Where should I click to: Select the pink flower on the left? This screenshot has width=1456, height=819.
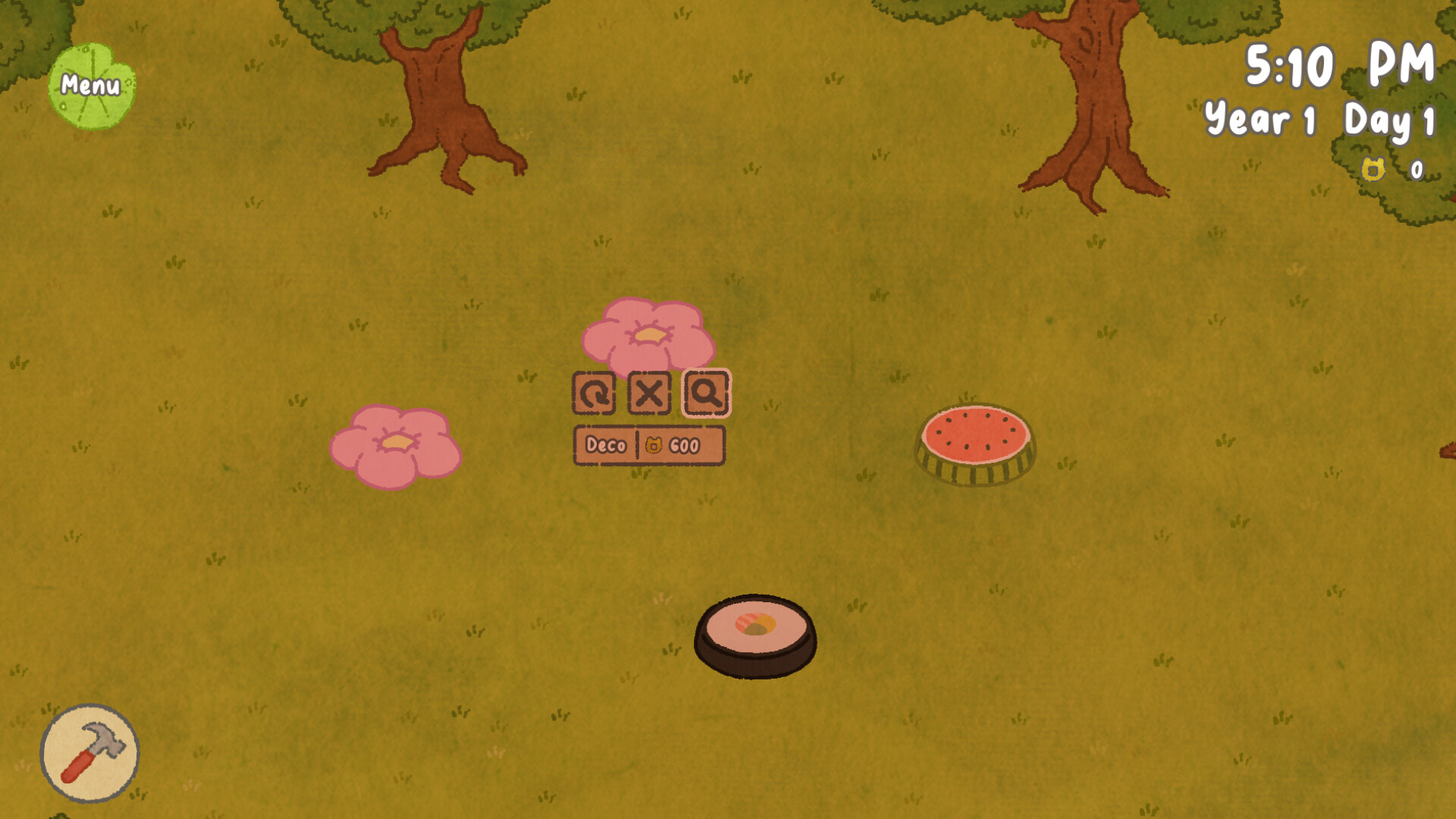tap(394, 444)
